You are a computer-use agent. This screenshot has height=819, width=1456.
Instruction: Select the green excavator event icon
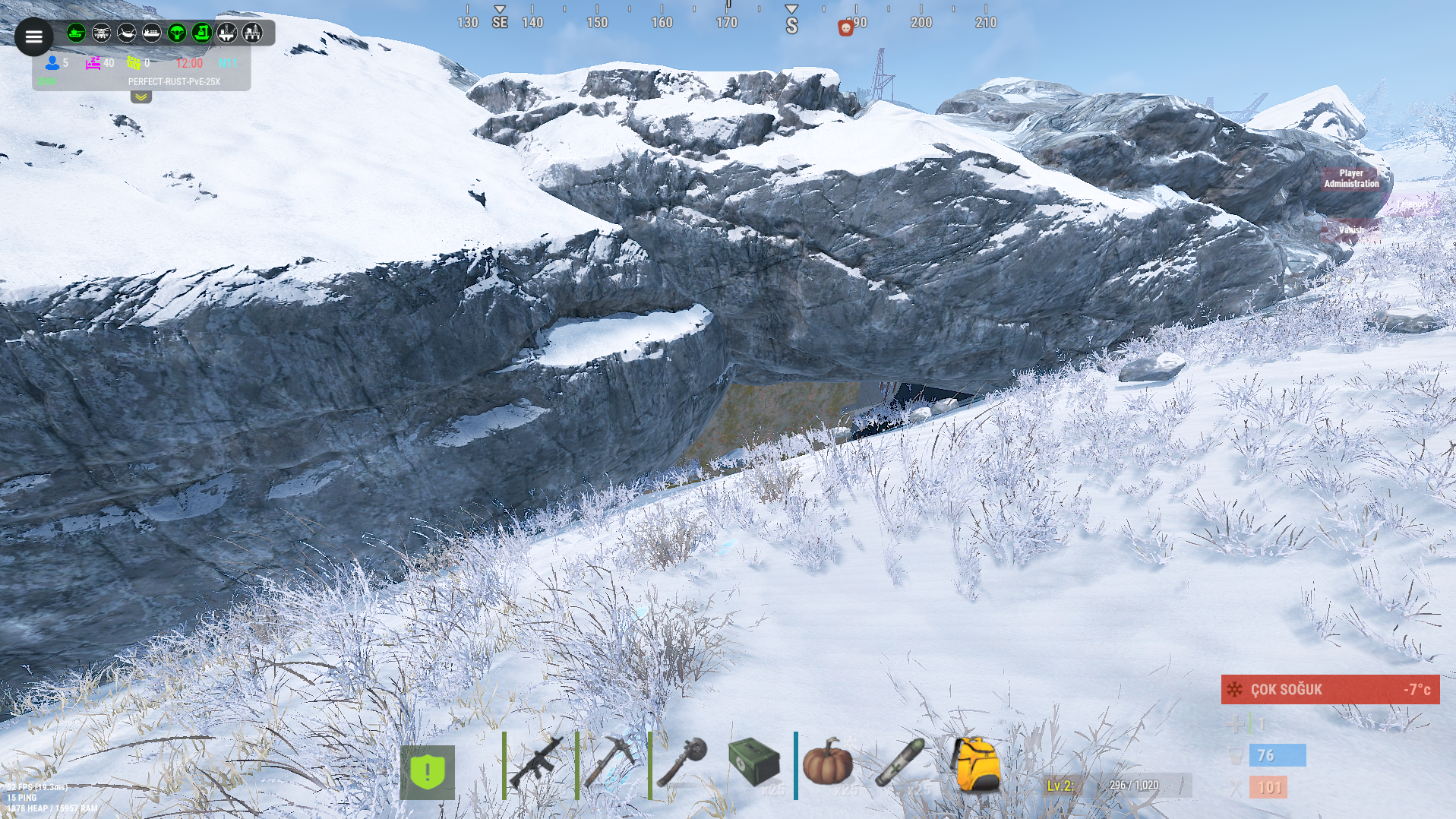(202, 33)
